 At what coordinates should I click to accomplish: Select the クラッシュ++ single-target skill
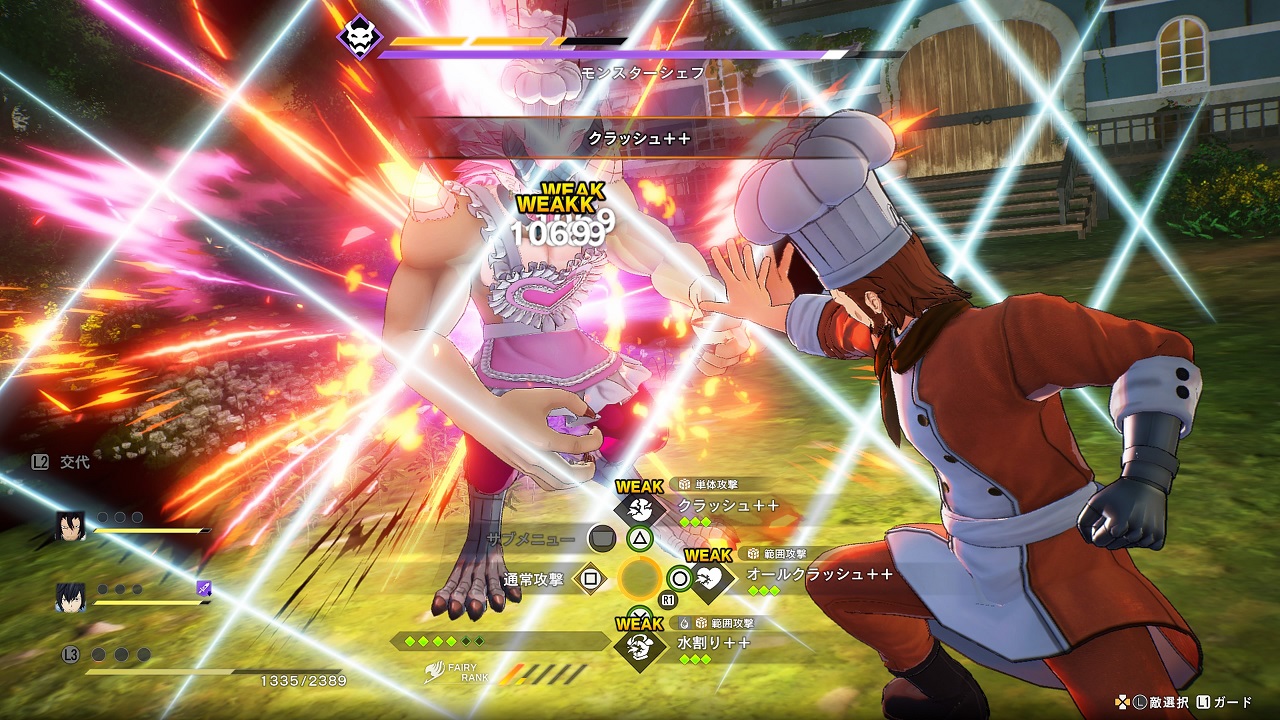coord(727,506)
